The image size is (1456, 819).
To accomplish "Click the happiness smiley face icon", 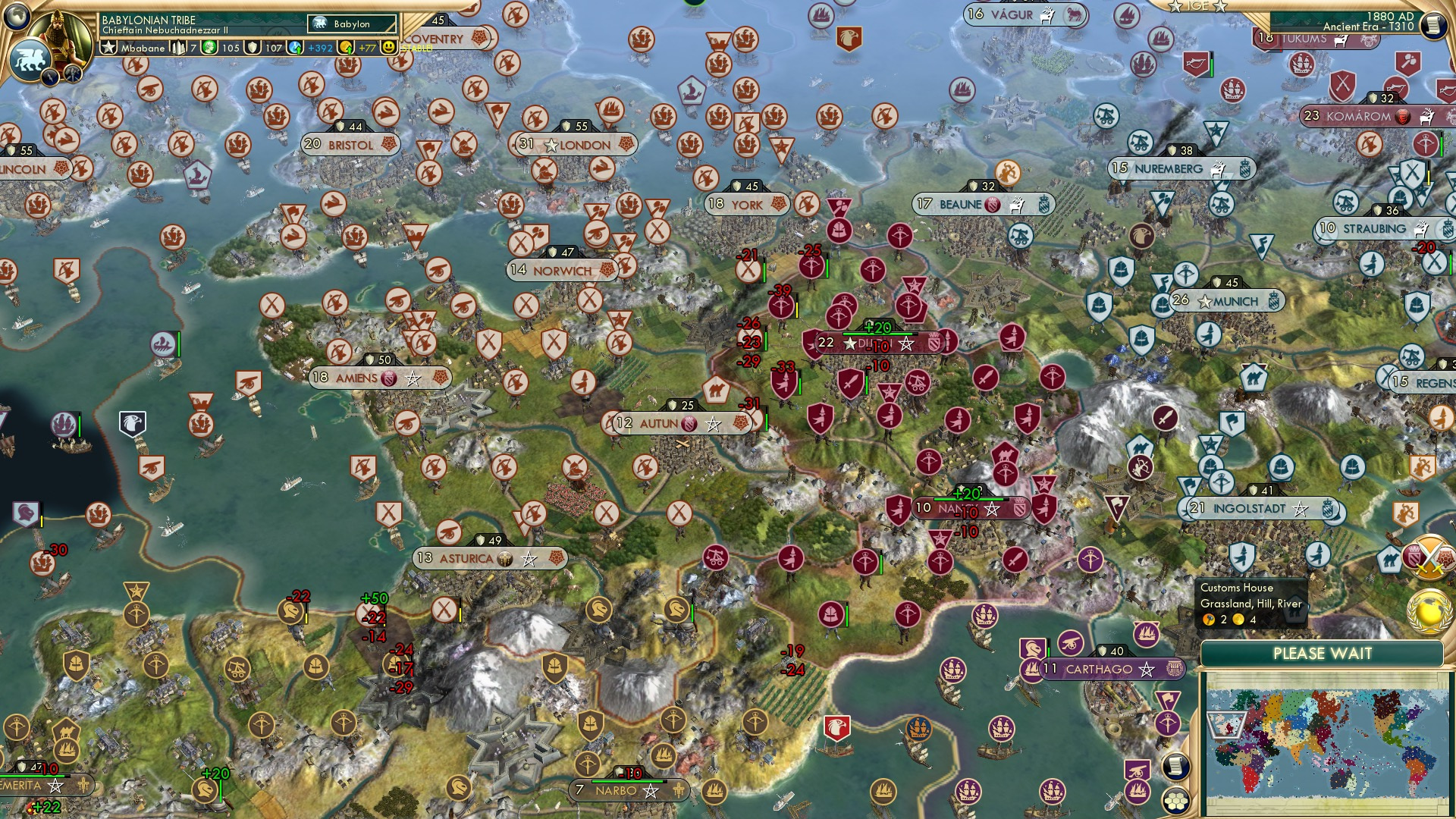I will [x=388, y=48].
